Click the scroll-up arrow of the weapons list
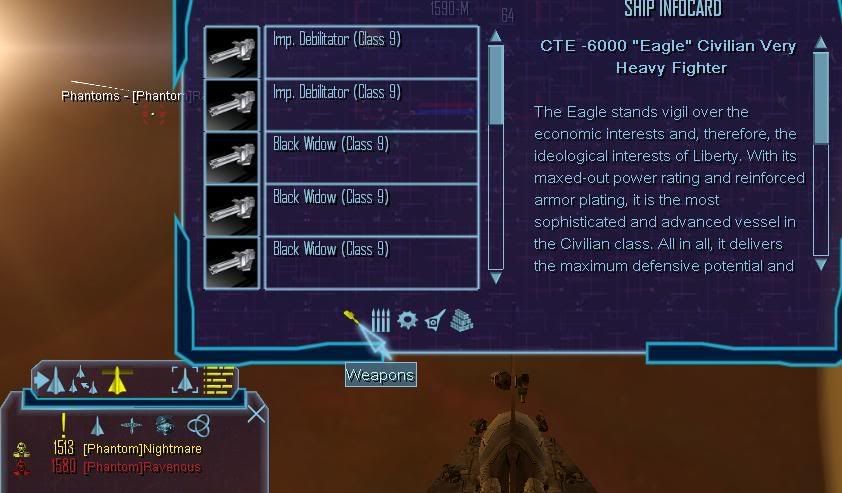Viewport: 842px width, 493px height. (x=495, y=37)
